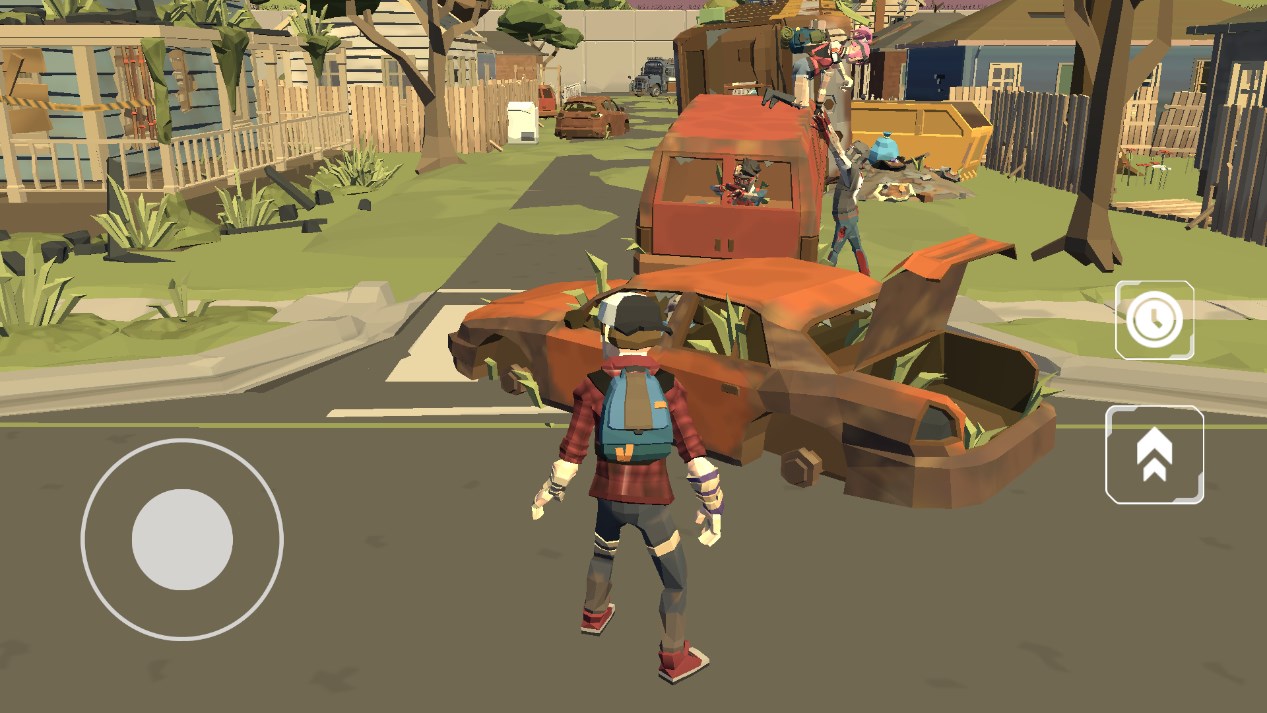The width and height of the screenshot is (1267, 713).
Task: Activate the double-chevron jump button
Action: coord(1154,455)
